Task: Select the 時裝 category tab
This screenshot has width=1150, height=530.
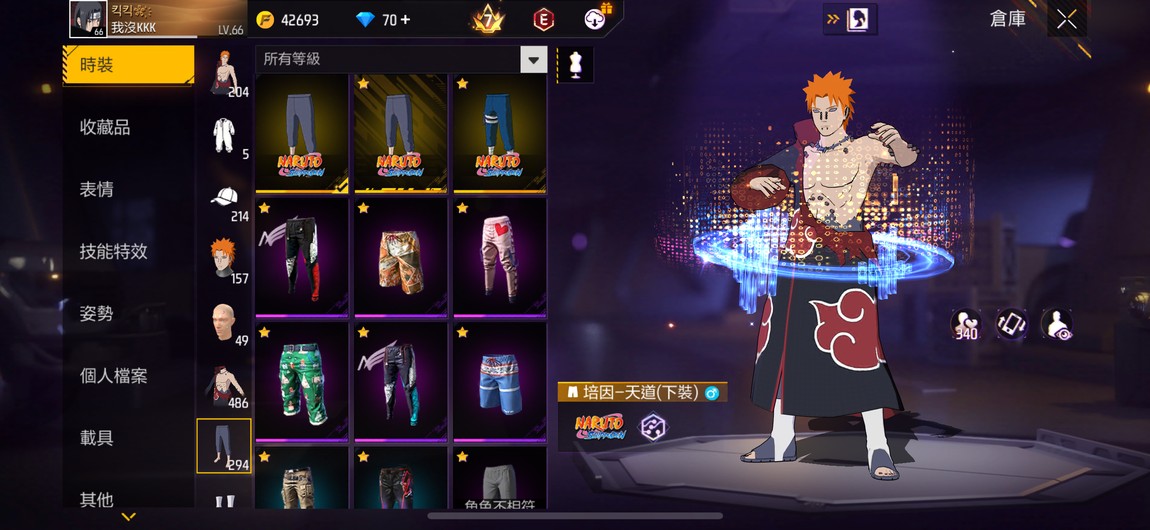Action: click(128, 66)
